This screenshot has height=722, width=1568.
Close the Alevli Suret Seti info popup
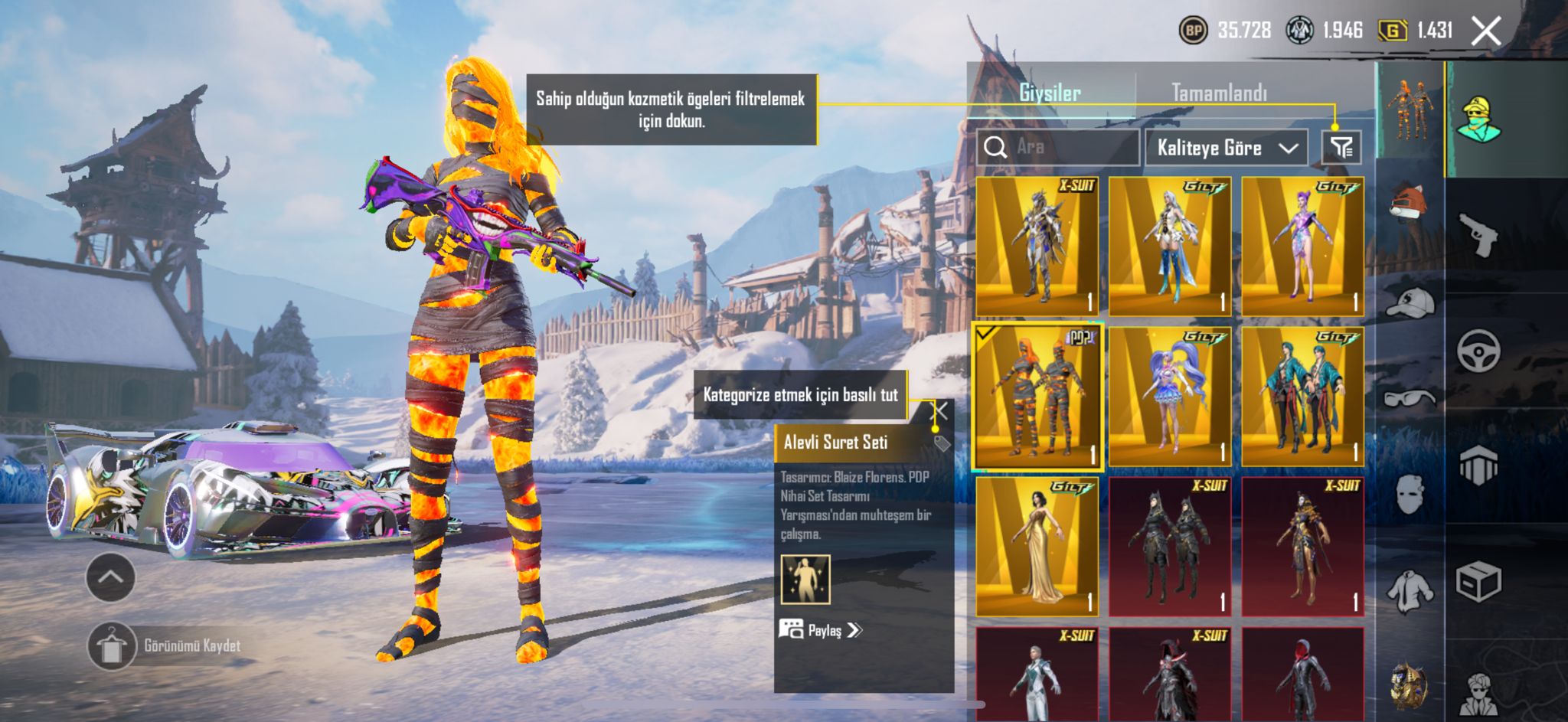point(940,411)
